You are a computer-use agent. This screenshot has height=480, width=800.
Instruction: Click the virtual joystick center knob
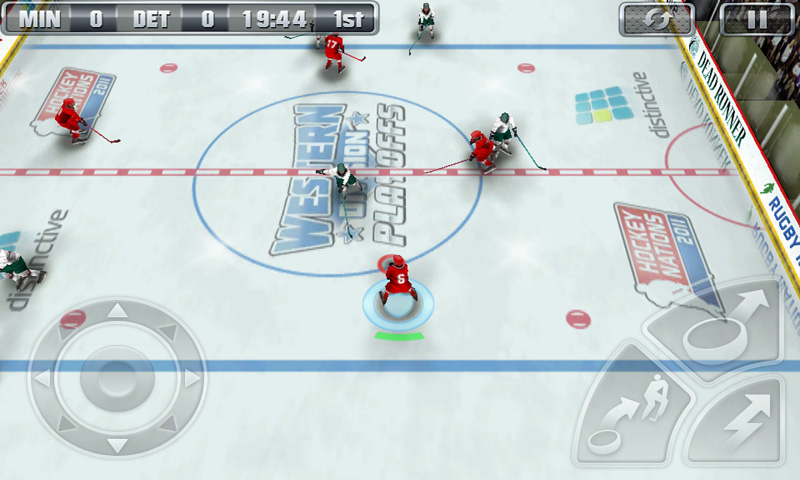(116, 378)
